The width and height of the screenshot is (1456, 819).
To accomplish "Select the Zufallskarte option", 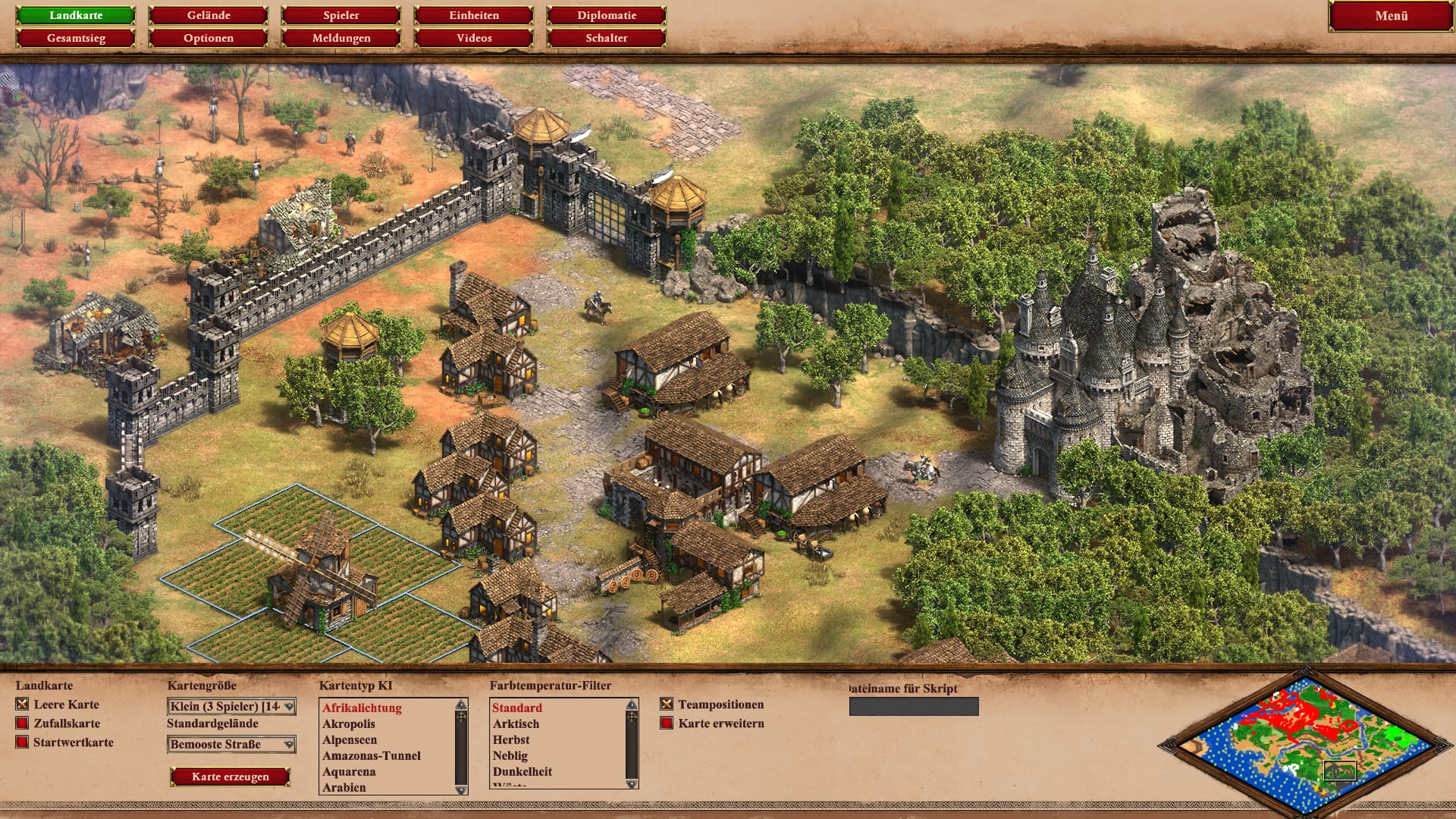I will click(x=22, y=723).
